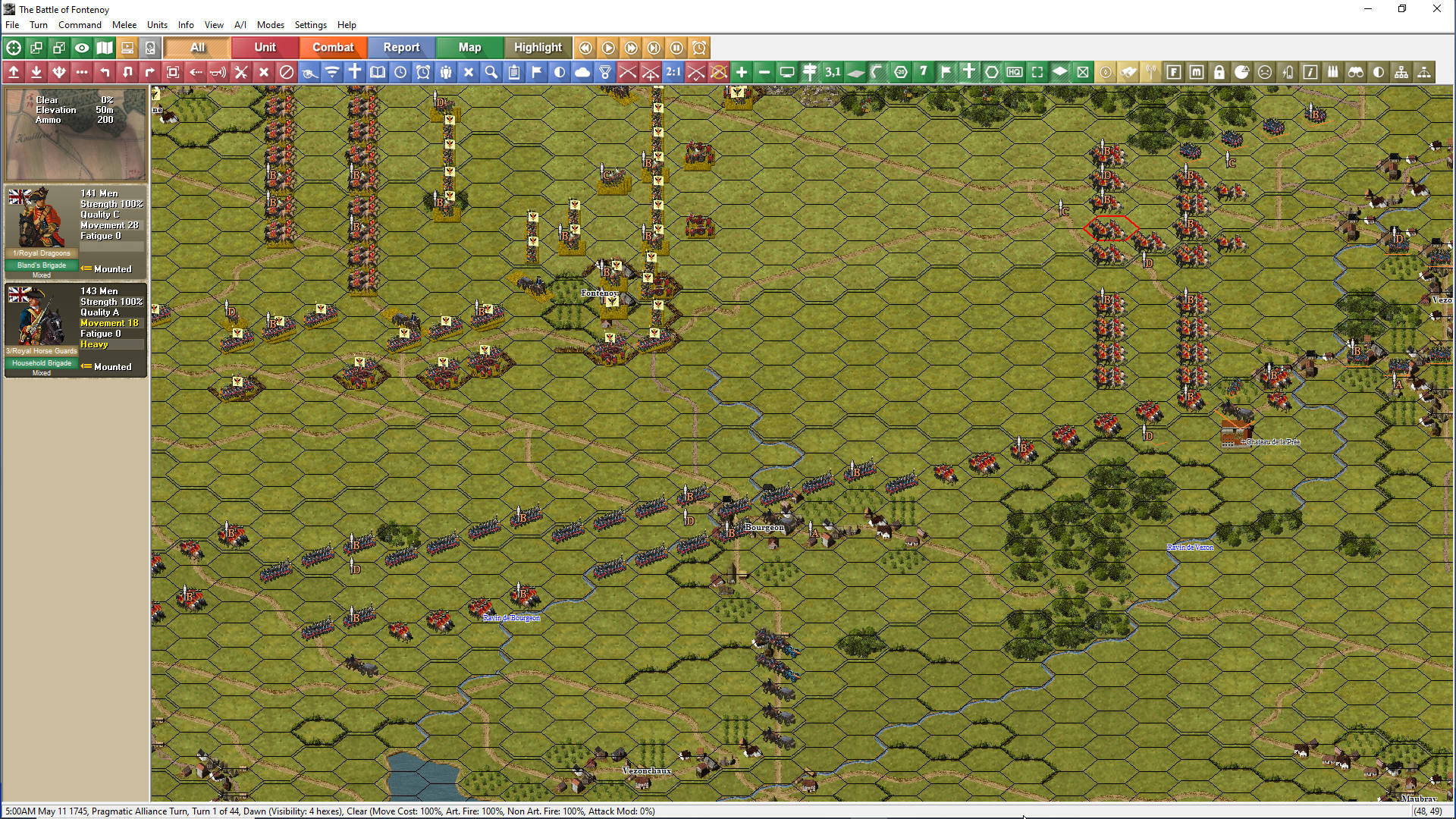Minimize the game window
Image resolution: width=1456 pixels, height=819 pixels.
click(1368, 9)
